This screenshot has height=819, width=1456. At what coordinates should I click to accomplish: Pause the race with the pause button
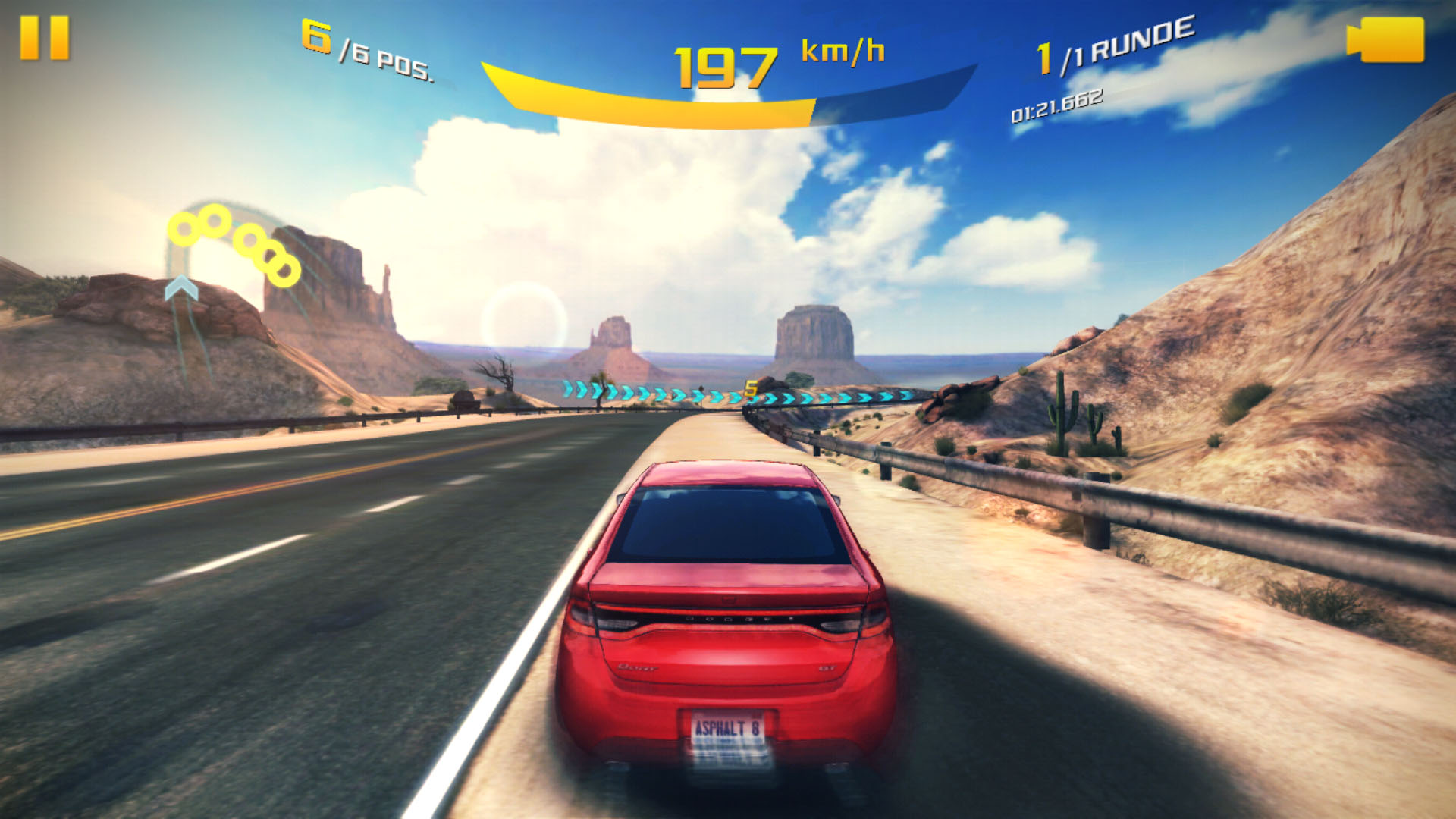click(44, 38)
